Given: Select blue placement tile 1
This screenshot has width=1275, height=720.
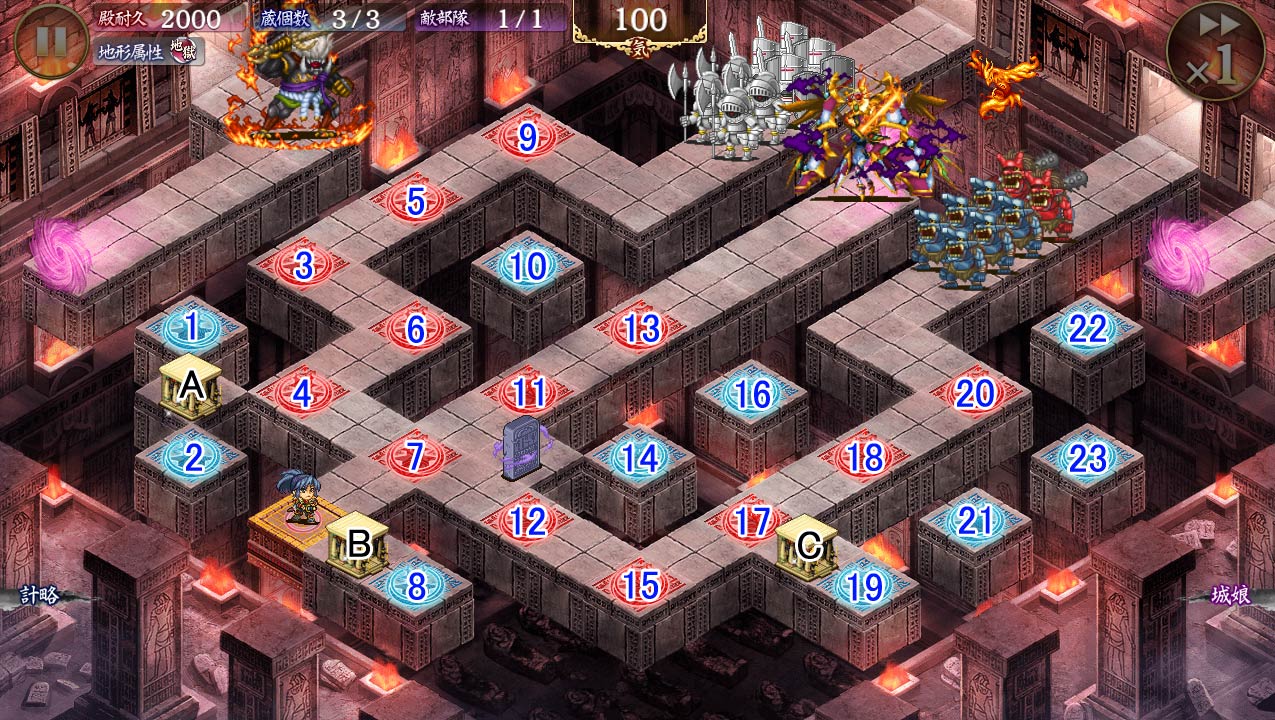Looking at the screenshot, I should pos(191,326).
